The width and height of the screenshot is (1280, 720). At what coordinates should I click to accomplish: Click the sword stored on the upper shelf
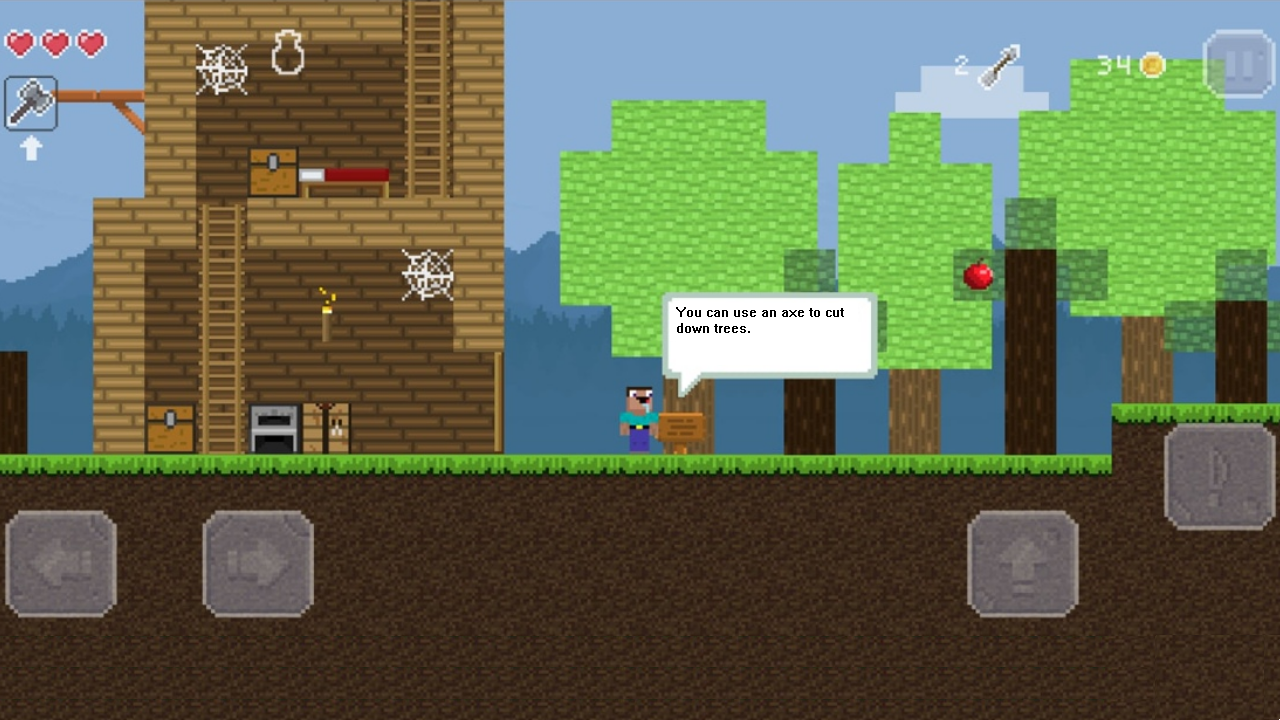tap(345, 175)
